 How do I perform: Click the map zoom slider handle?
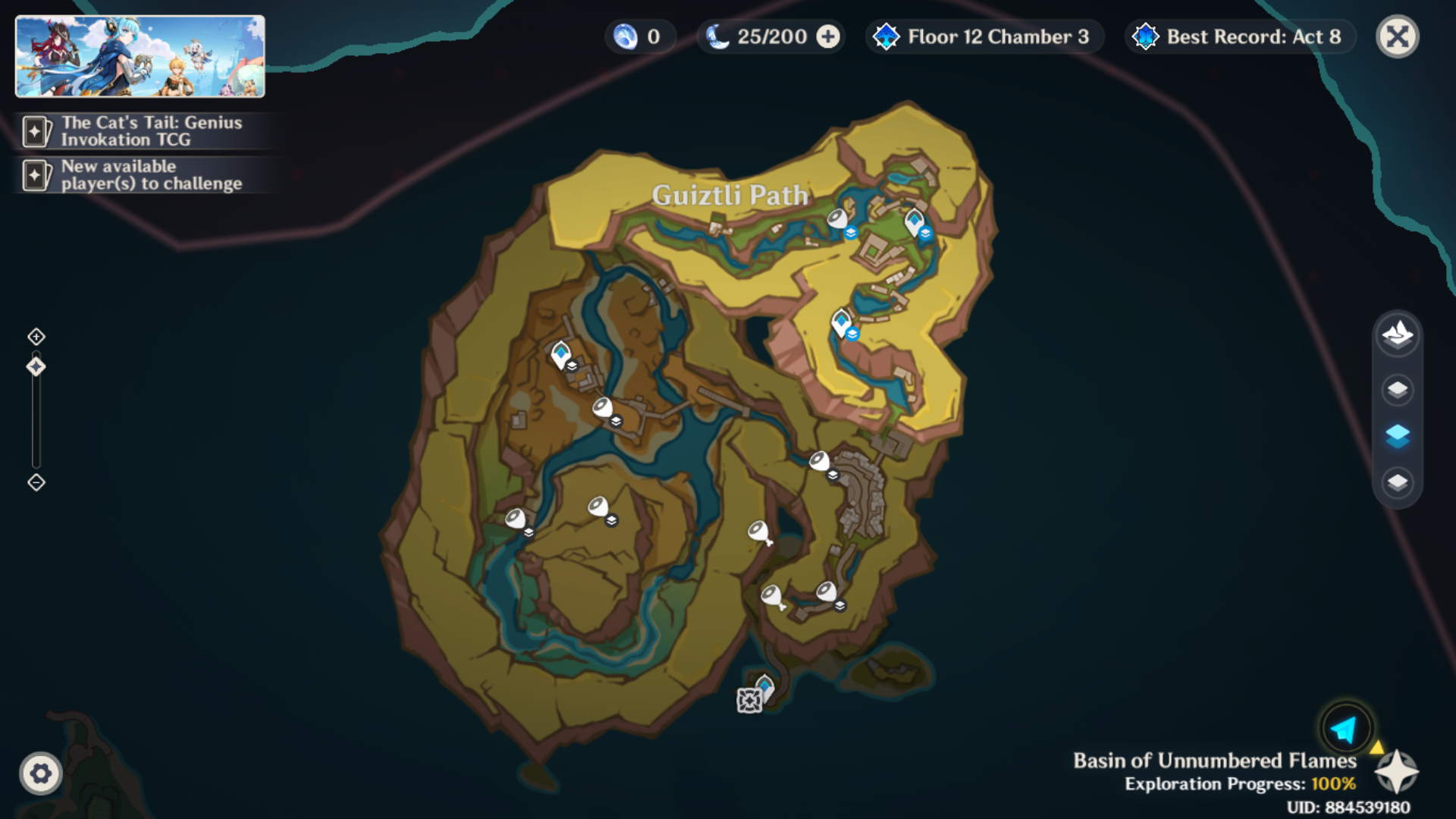35,366
